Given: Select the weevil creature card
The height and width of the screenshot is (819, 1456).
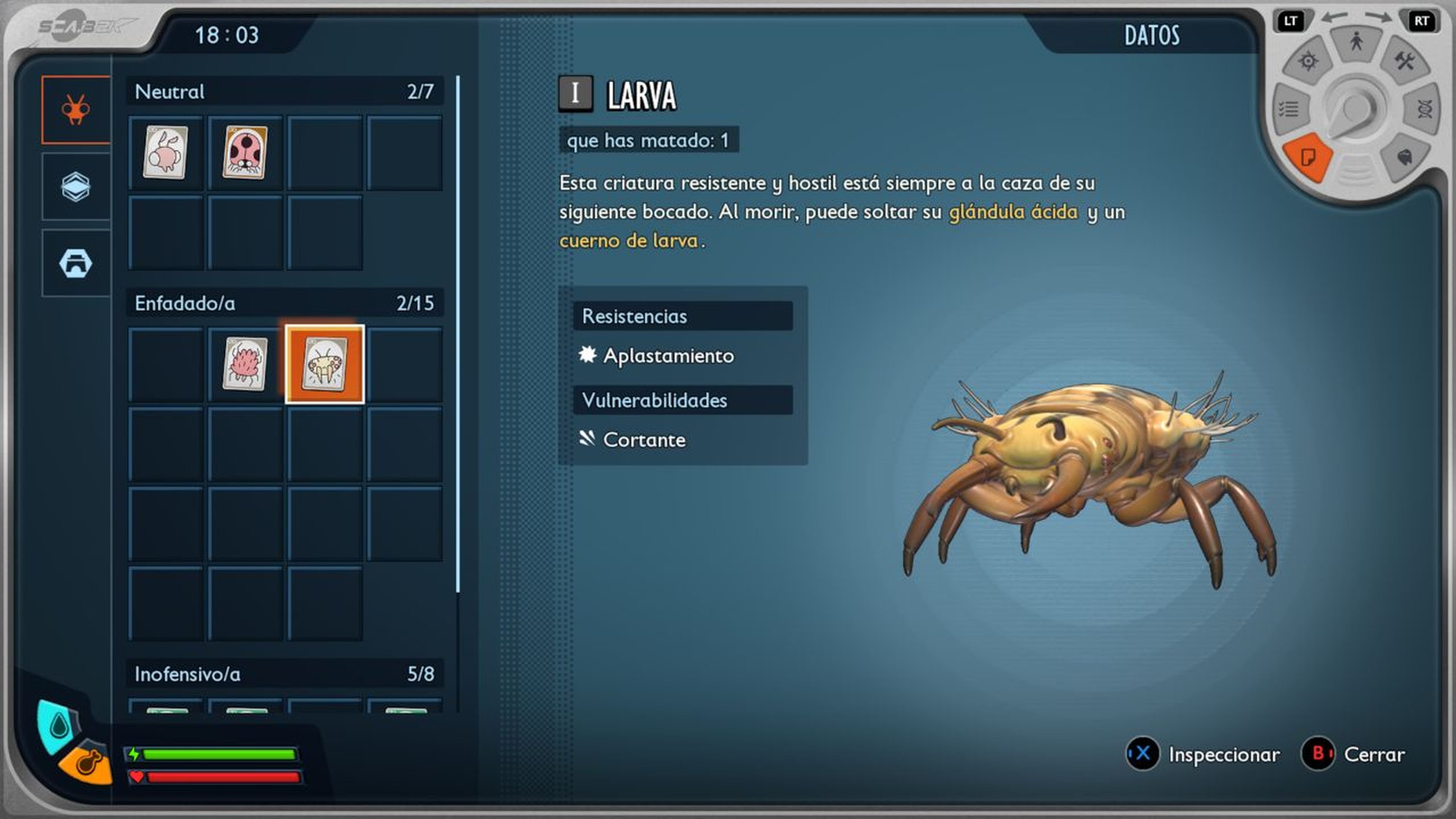Looking at the screenshot, I should [x=165, y=152].
